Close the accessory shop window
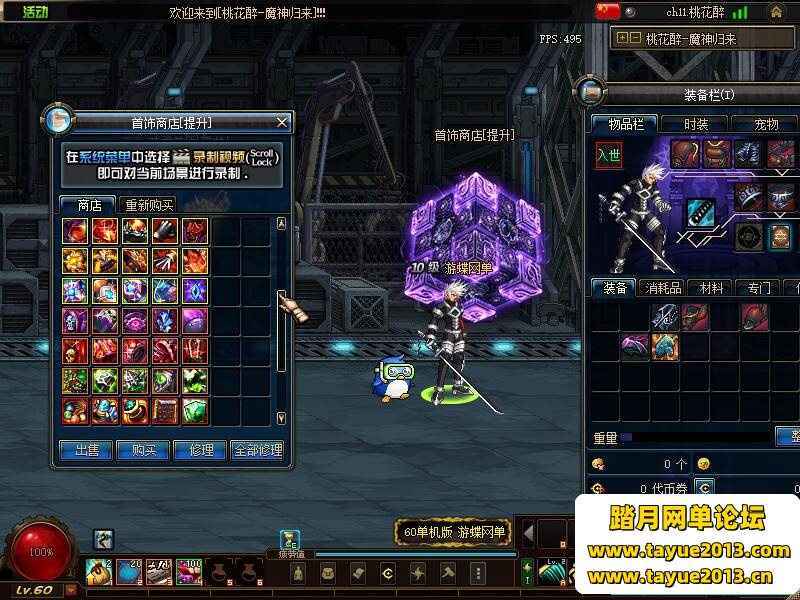 282,122
